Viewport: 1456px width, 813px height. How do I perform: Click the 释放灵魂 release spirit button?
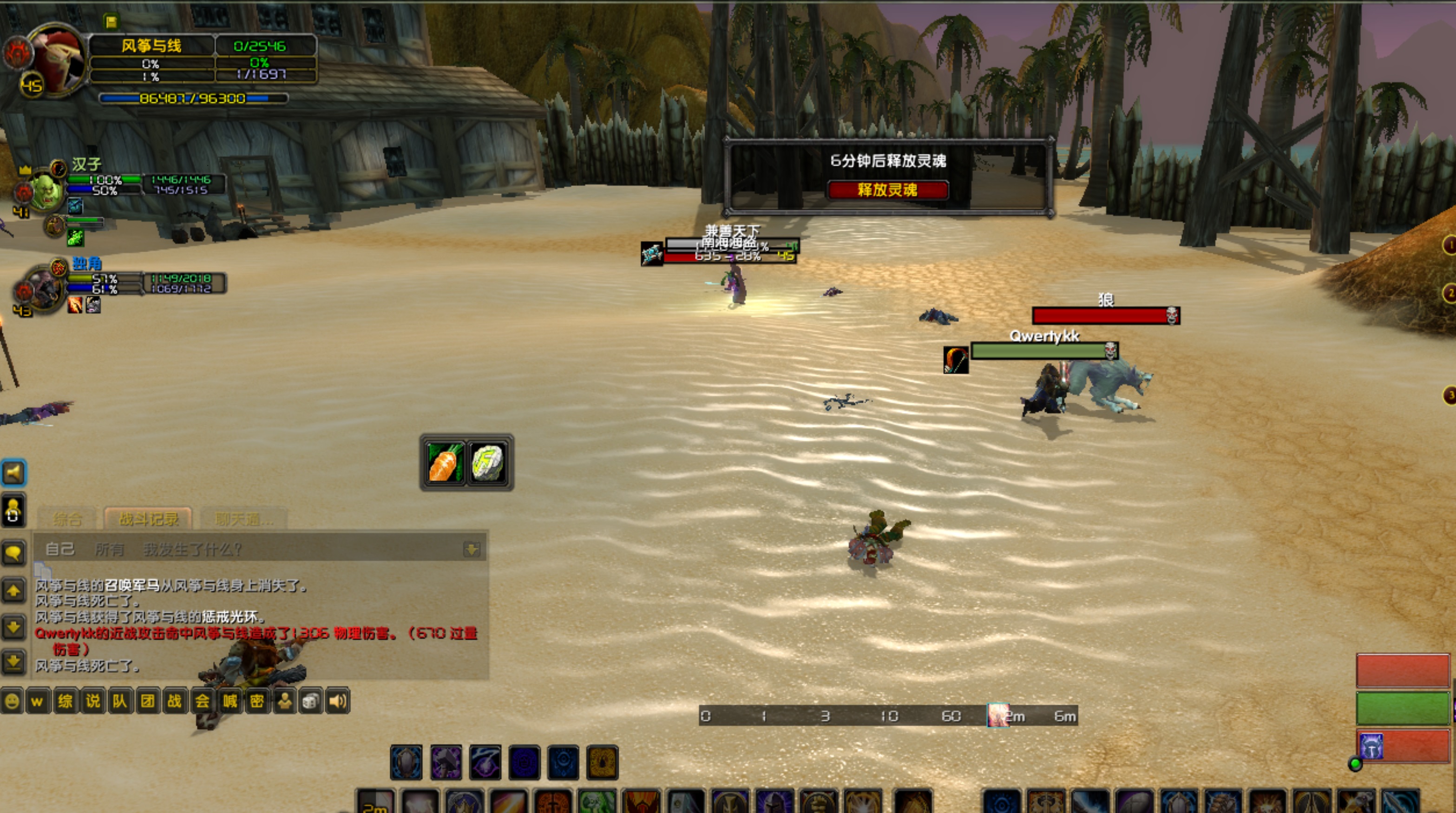887,190
